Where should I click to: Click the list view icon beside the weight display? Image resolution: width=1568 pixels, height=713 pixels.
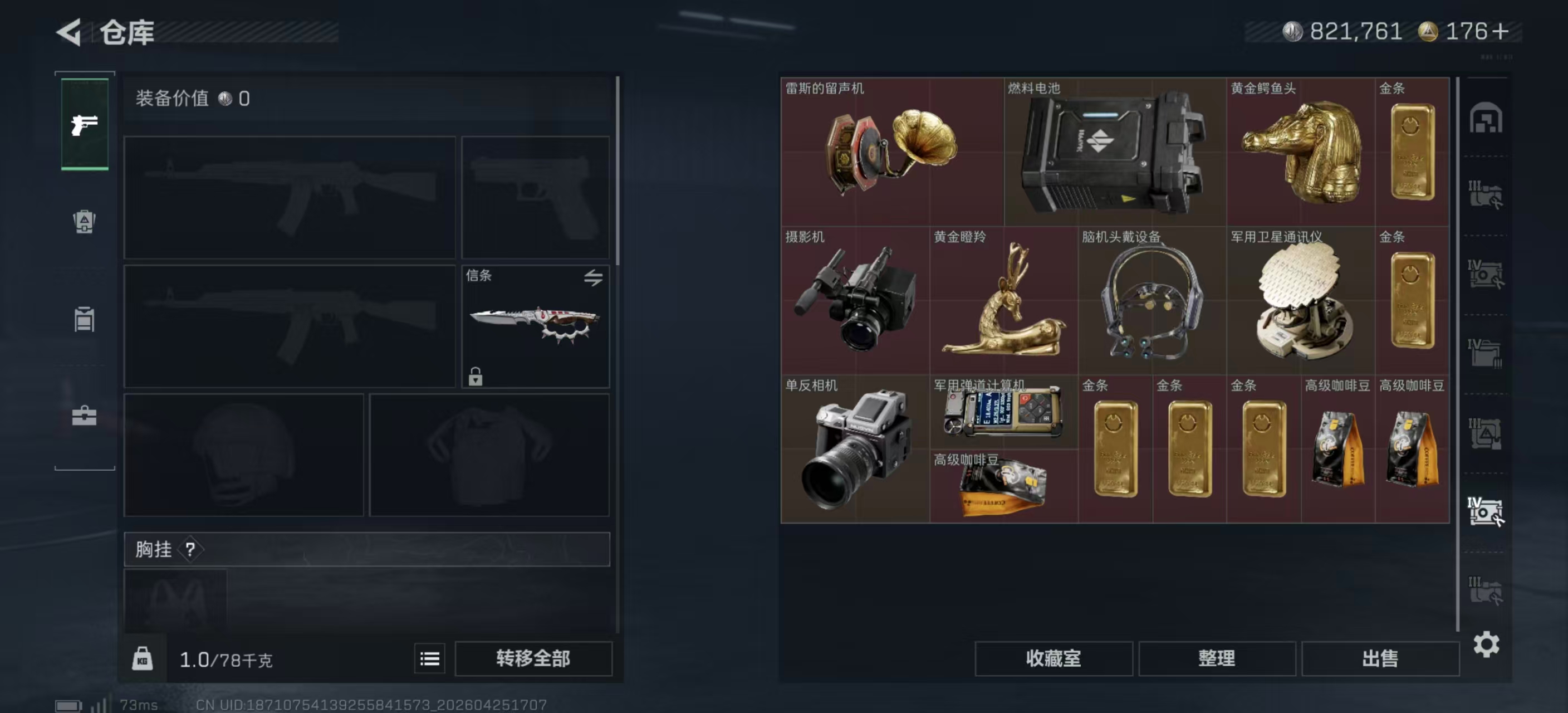tap(429, 659)
